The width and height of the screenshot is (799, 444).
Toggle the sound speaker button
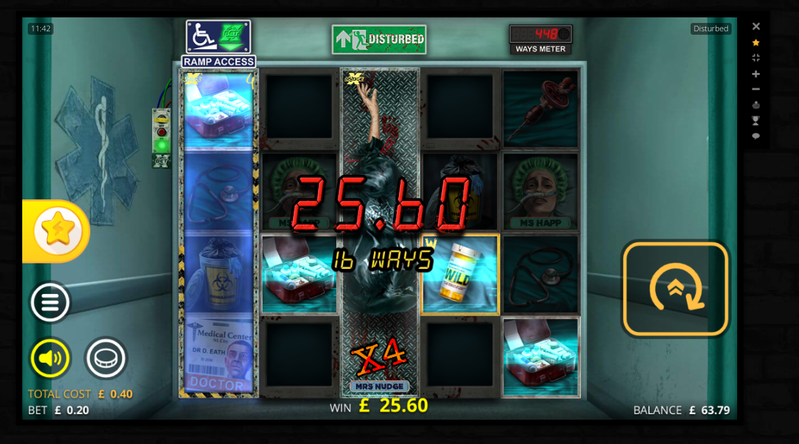point(50,357)
